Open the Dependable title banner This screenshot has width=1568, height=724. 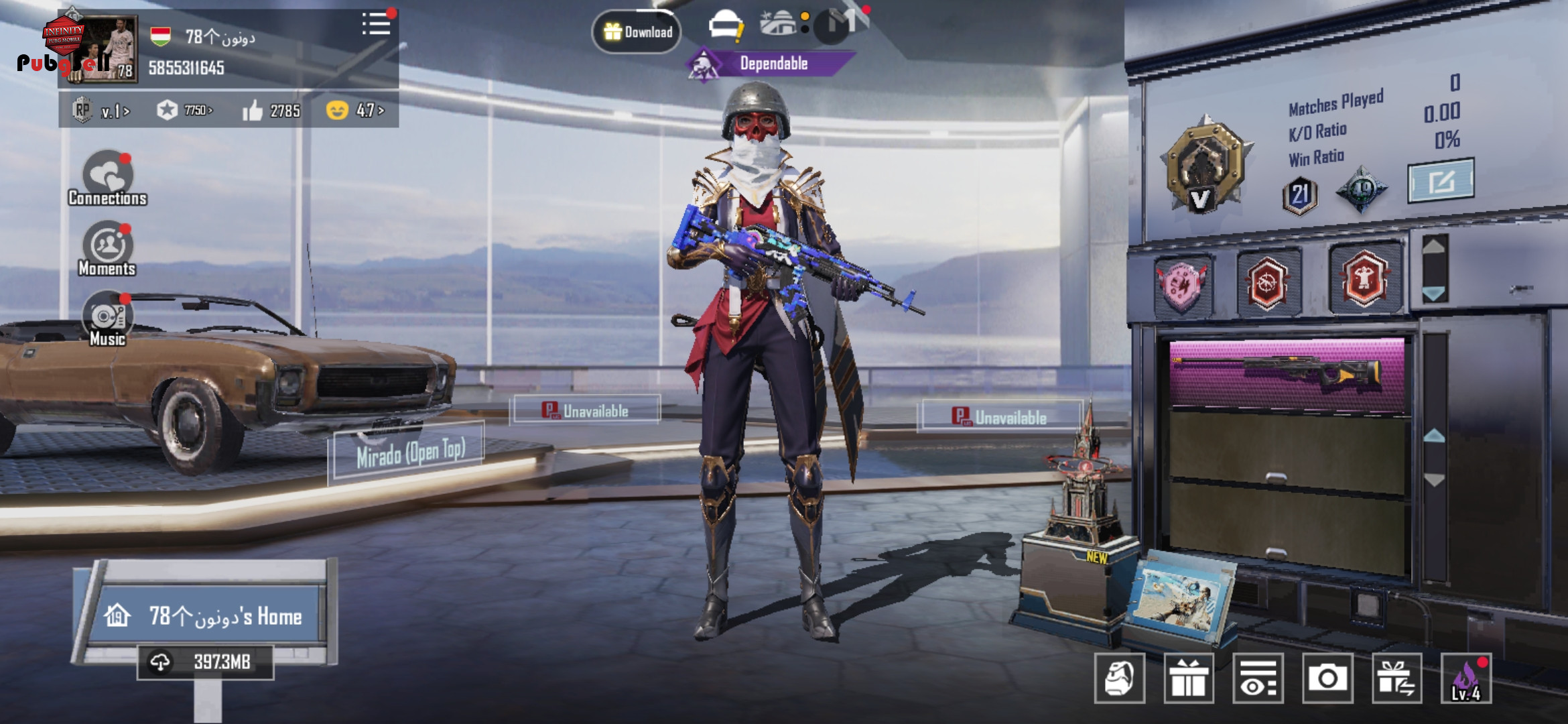coord(773,64)
